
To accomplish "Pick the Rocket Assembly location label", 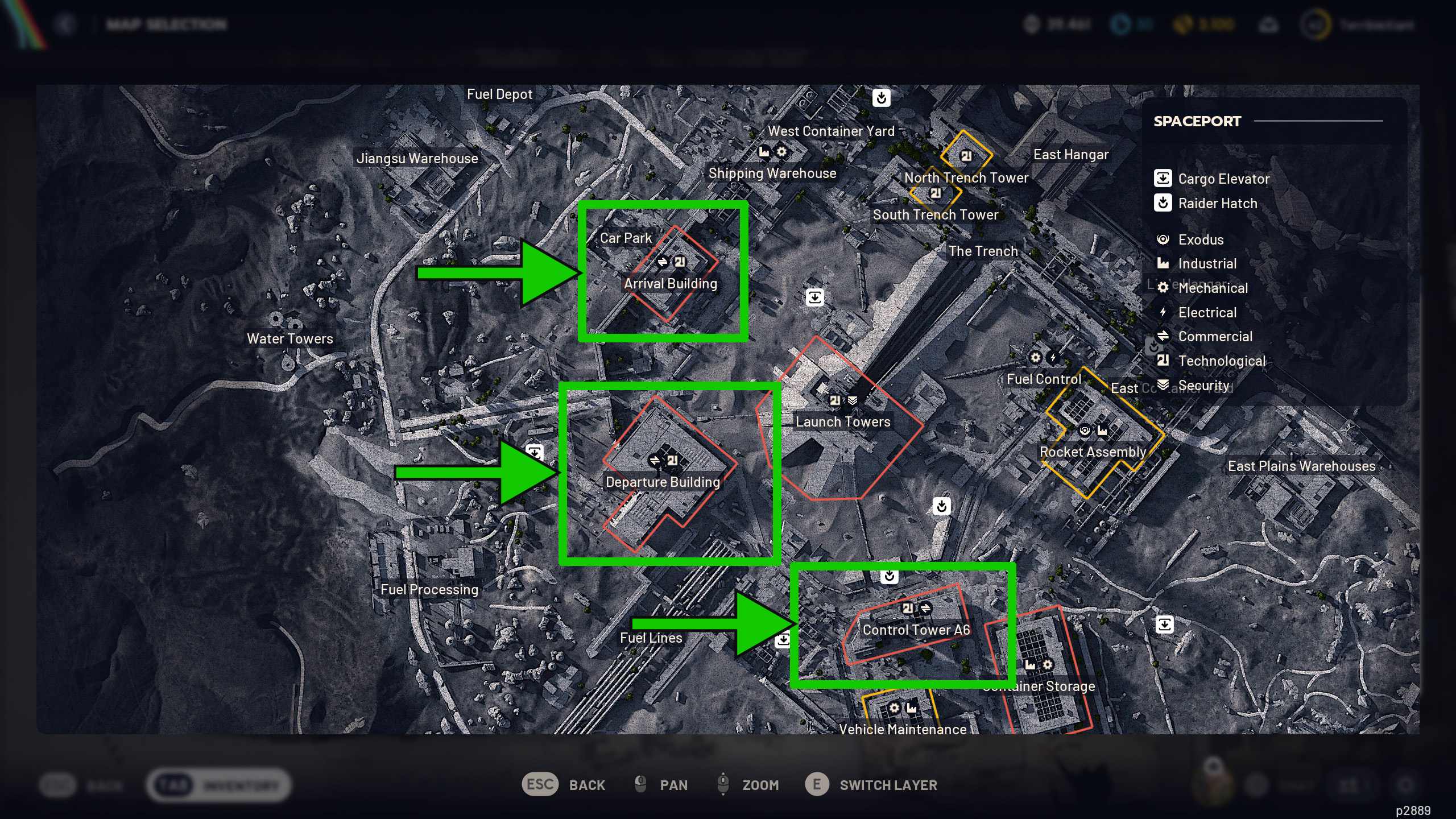I will (x=1093, y=452).
